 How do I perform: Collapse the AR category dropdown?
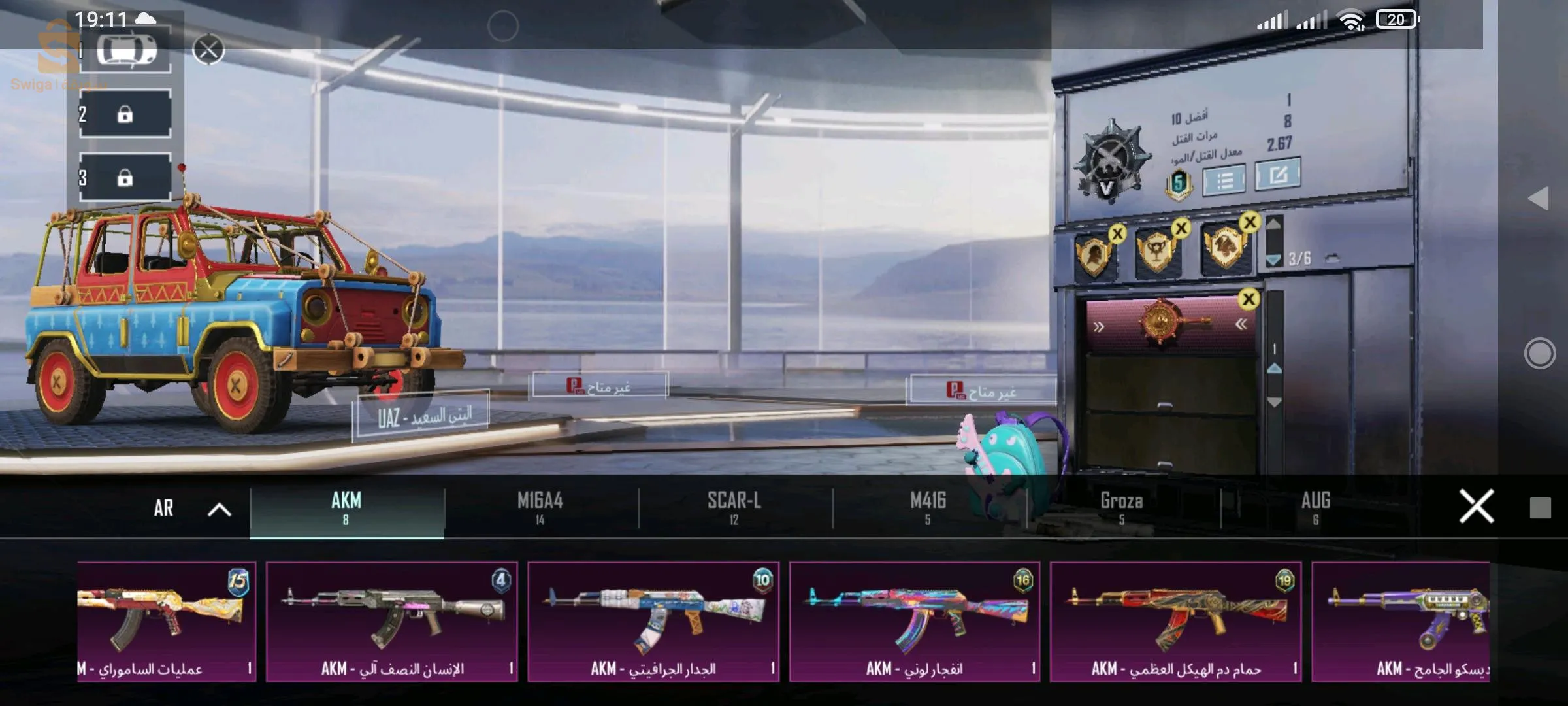click(220, 509)
